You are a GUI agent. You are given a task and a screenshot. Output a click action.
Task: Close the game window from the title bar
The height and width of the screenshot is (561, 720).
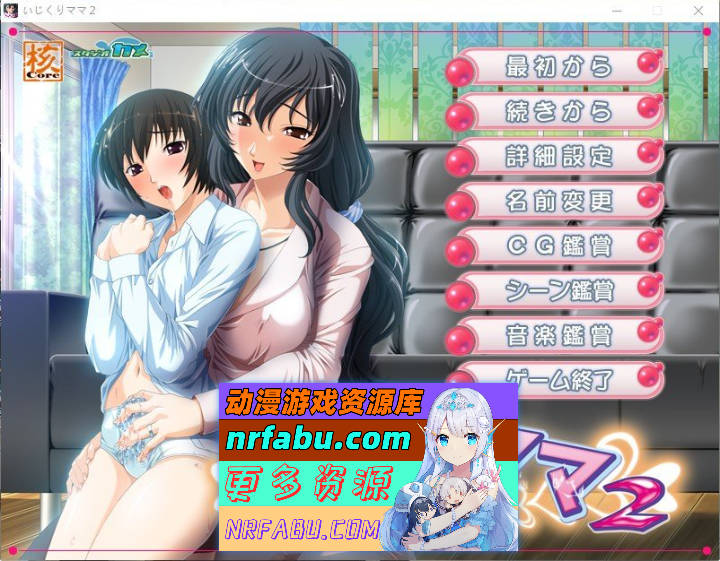point(697,10)
